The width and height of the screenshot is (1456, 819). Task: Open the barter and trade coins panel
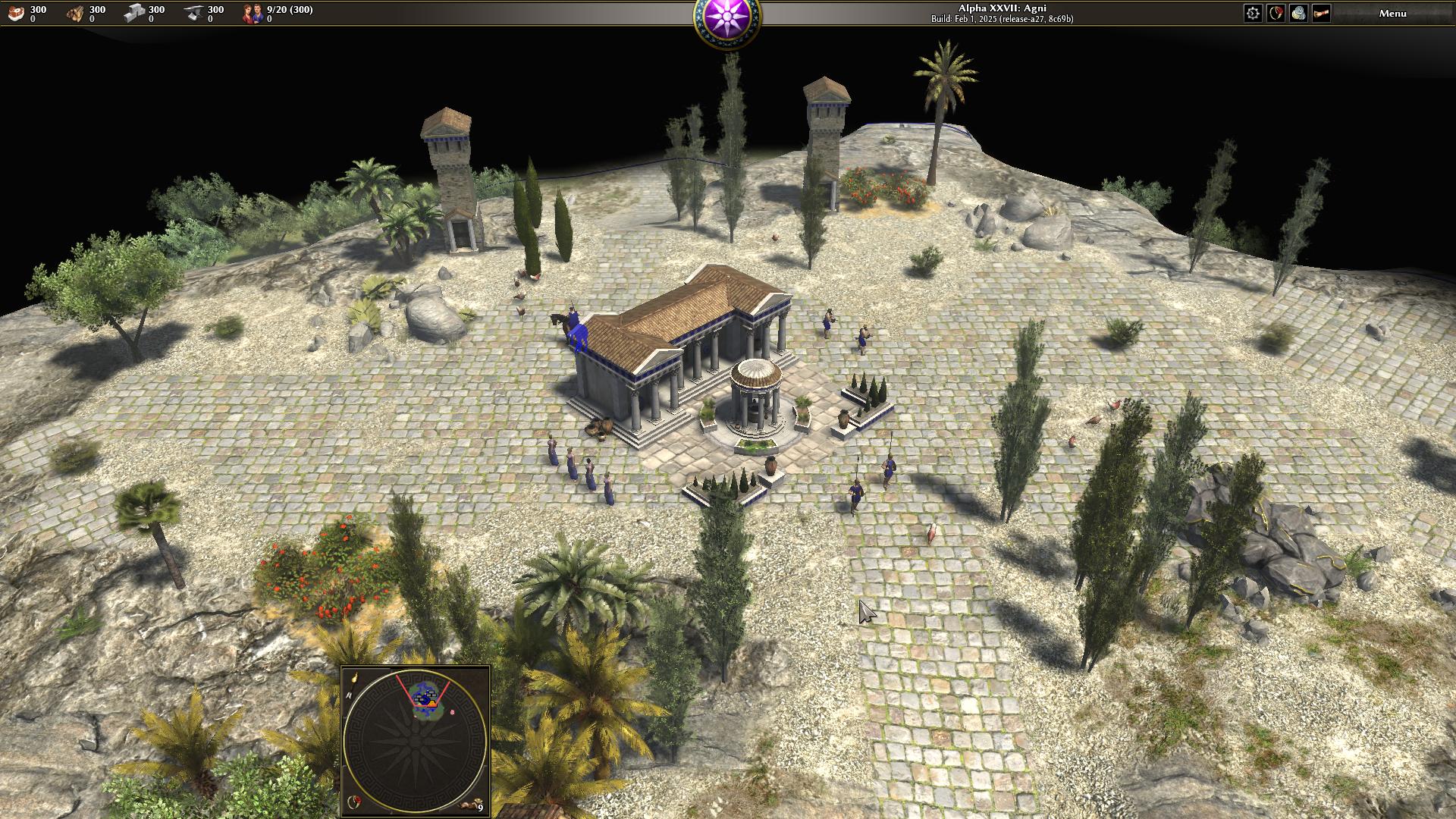coord(1298,13)
